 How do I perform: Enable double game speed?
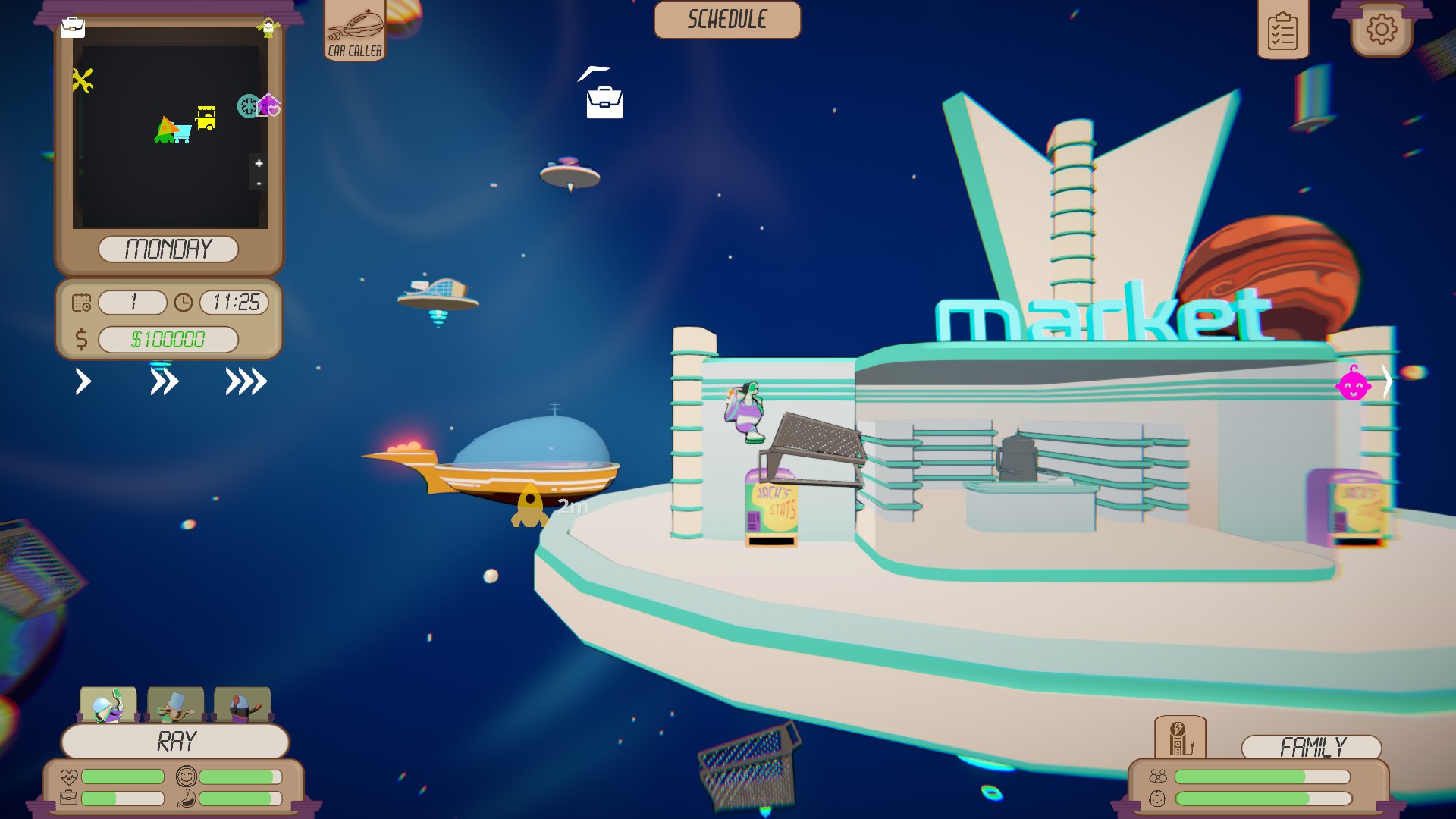(165, 382)
